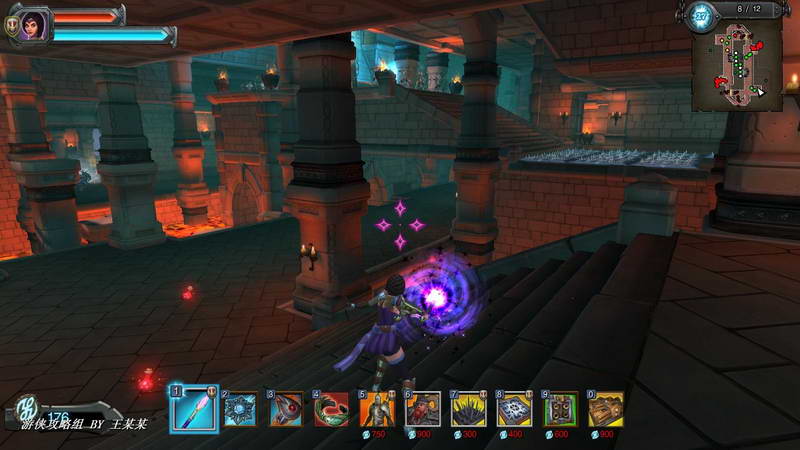This screenshot has width=800, height=450.
Task: Select the floor grate trap costing 400
Action: click(515, 408)
